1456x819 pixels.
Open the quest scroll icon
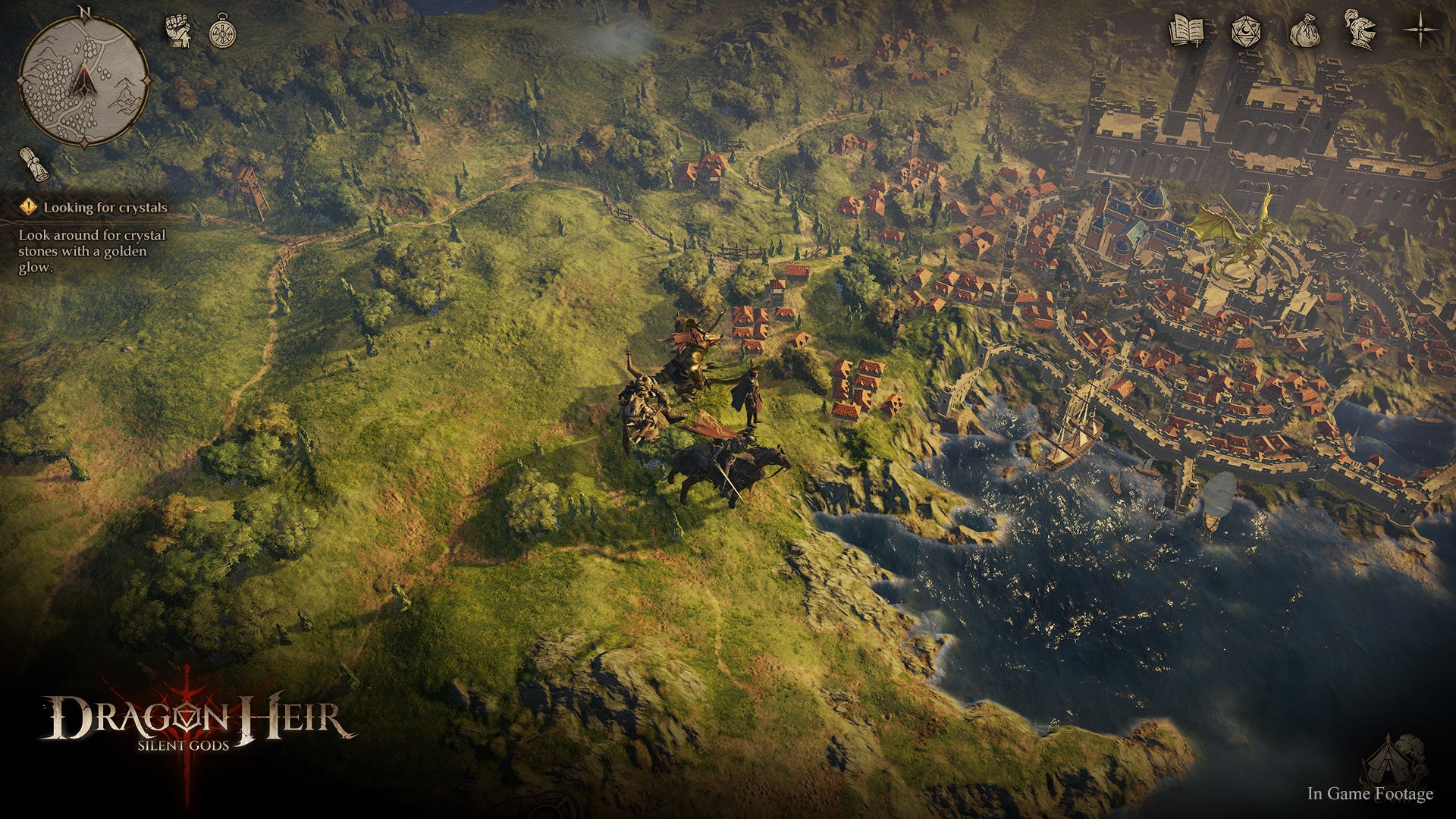(34, 164)
